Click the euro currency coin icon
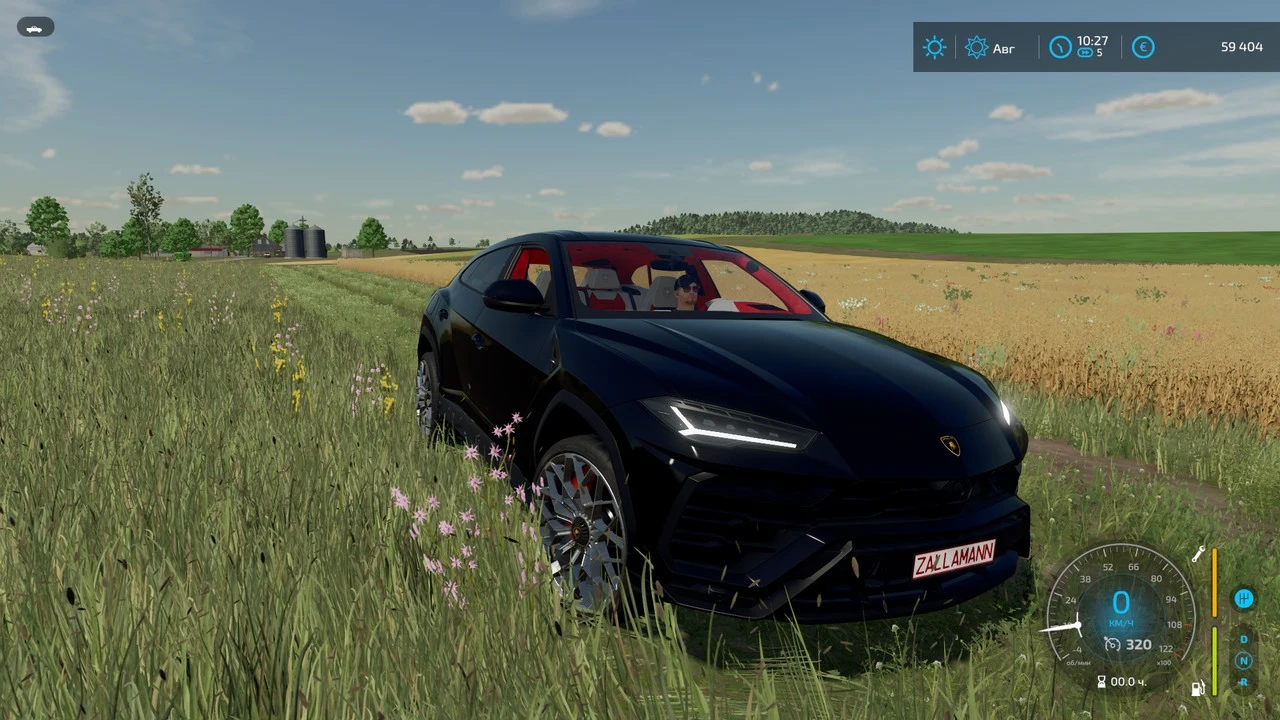 pyautogui.click(x=1143, y=47)
